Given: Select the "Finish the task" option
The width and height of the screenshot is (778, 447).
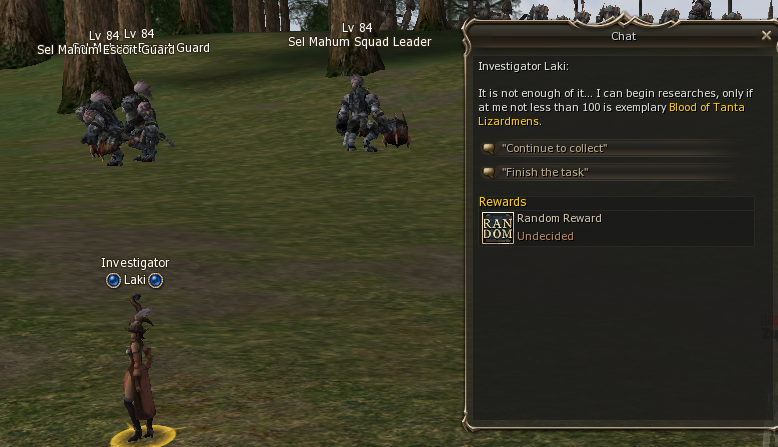Looking at the screenshot, I should [544, 172].
